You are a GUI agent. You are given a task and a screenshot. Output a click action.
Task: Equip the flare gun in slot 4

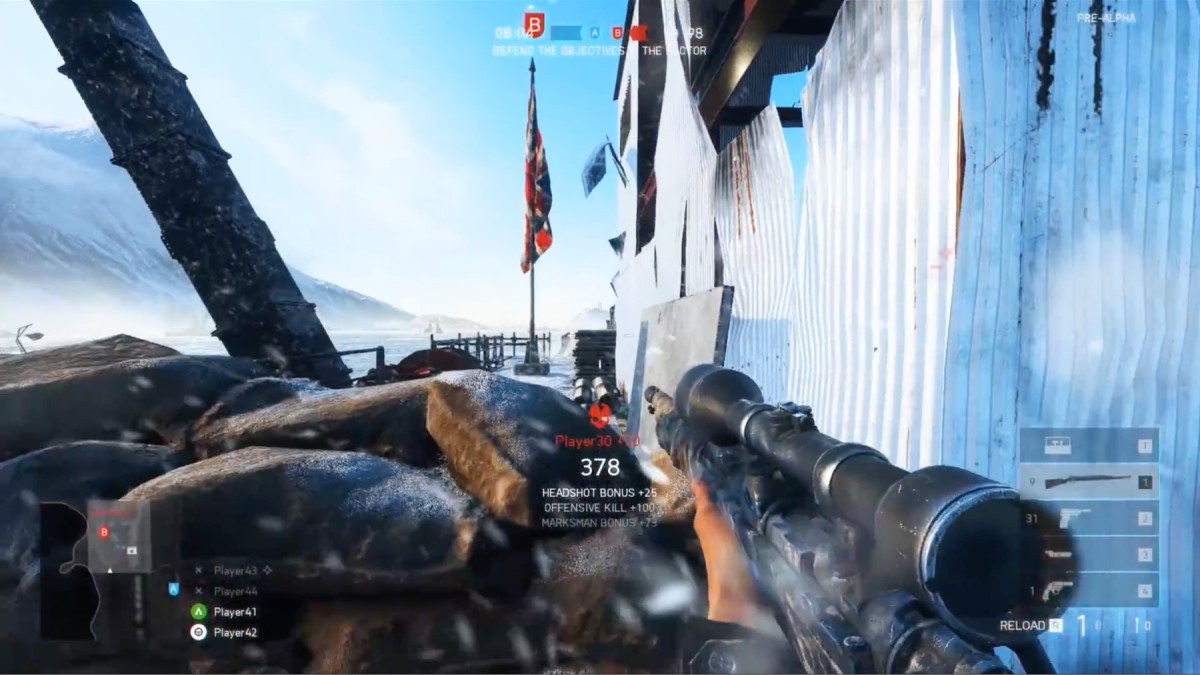coord(1088,590)
